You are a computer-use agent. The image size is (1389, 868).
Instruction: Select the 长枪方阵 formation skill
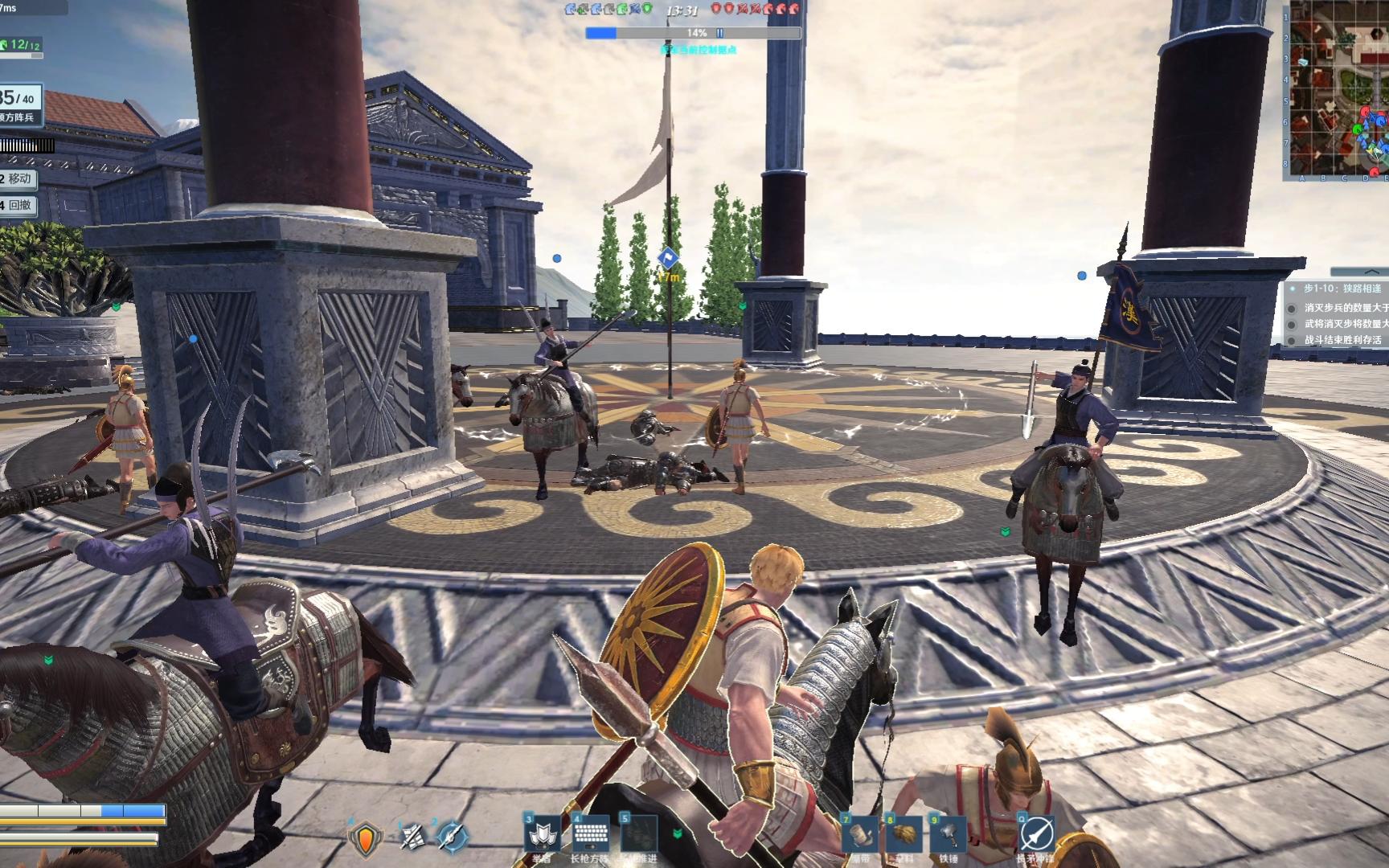591,835
